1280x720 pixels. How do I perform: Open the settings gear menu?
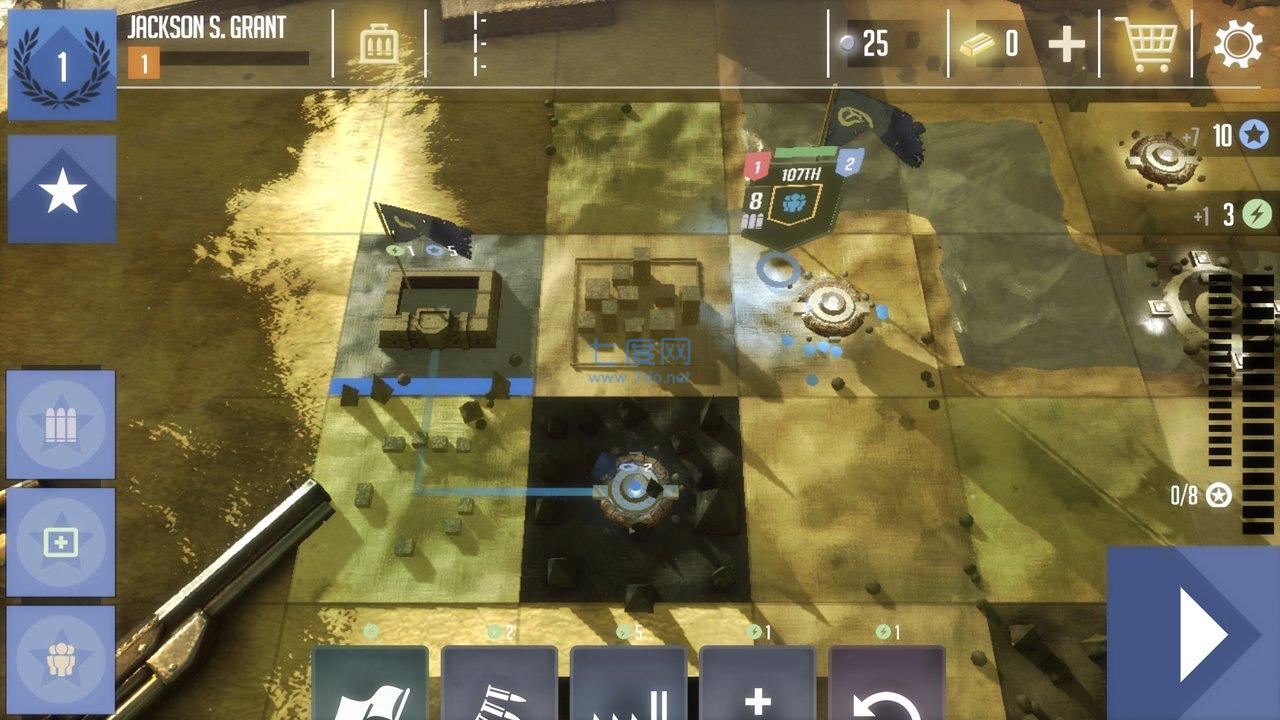tap(1238, 44)
